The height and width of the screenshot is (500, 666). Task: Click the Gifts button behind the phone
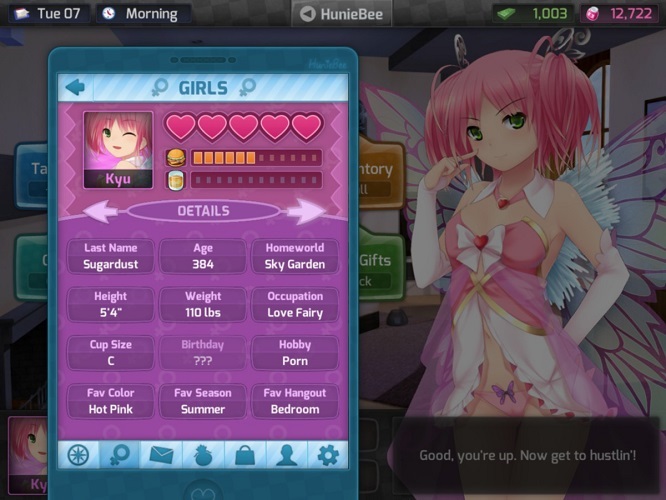pos(376,268)
